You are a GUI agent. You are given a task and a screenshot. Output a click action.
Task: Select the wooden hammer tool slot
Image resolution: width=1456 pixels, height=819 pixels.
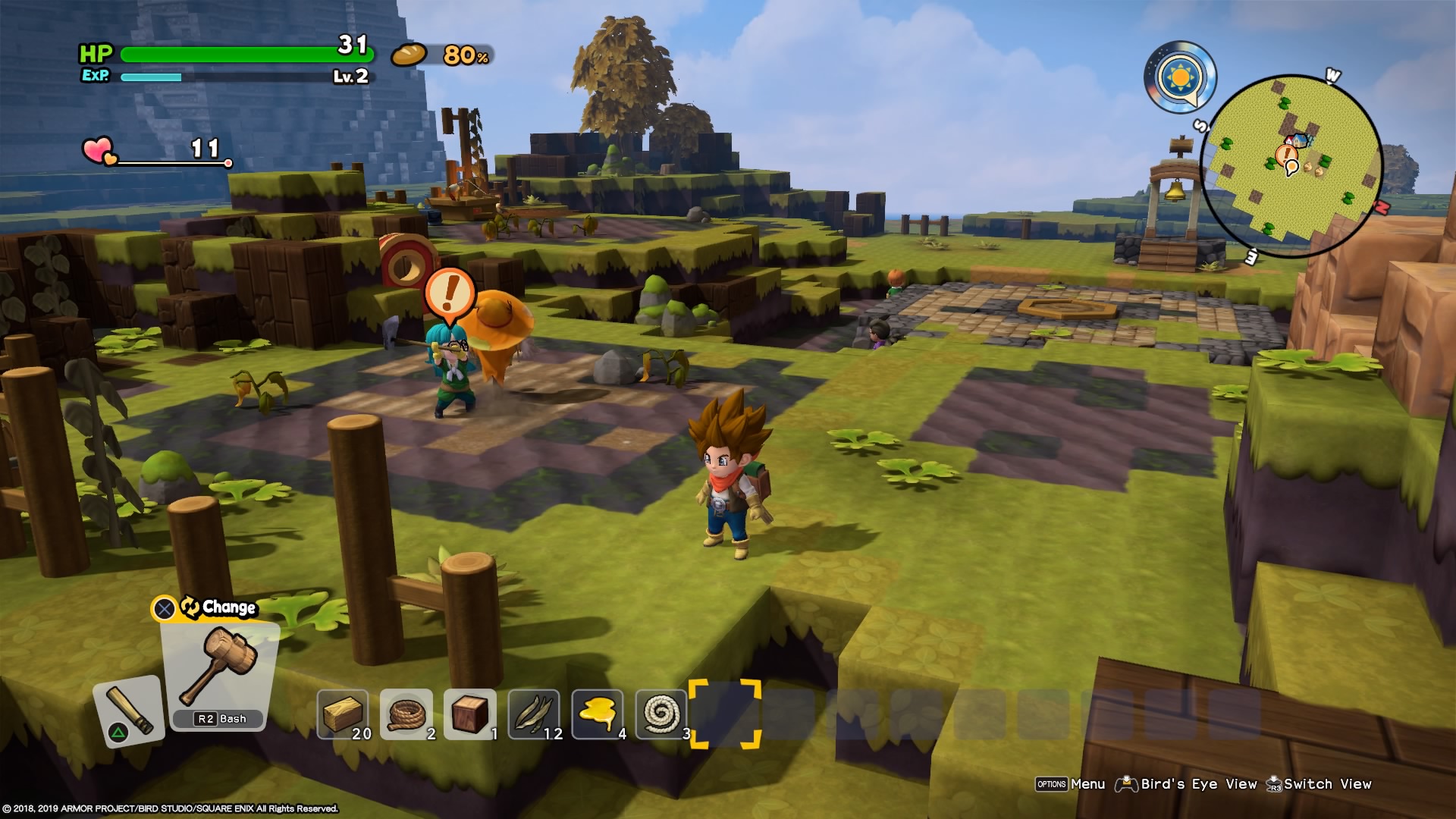tap(219, 671)
